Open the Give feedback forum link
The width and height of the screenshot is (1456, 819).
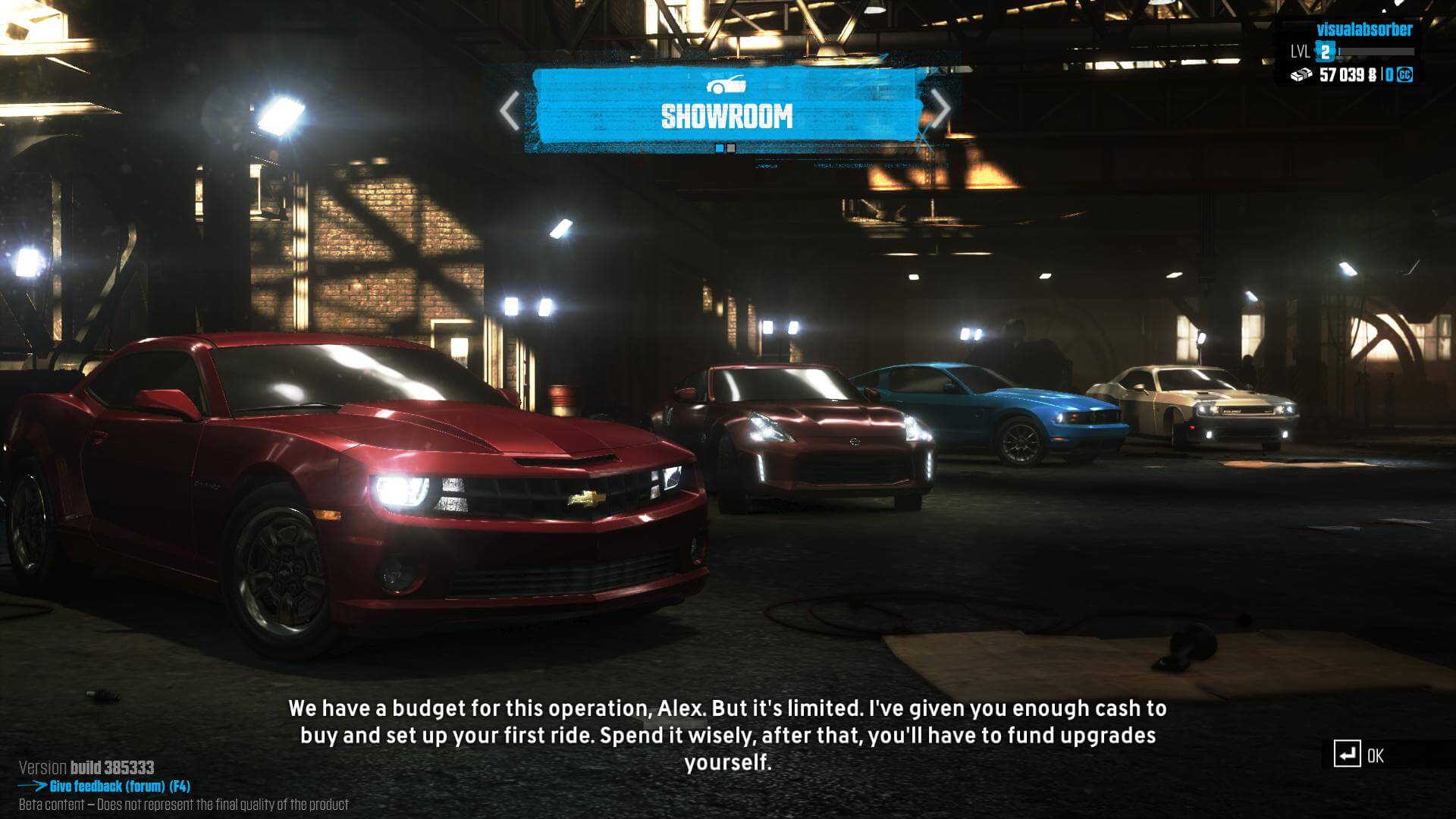(x=119, y=786)
